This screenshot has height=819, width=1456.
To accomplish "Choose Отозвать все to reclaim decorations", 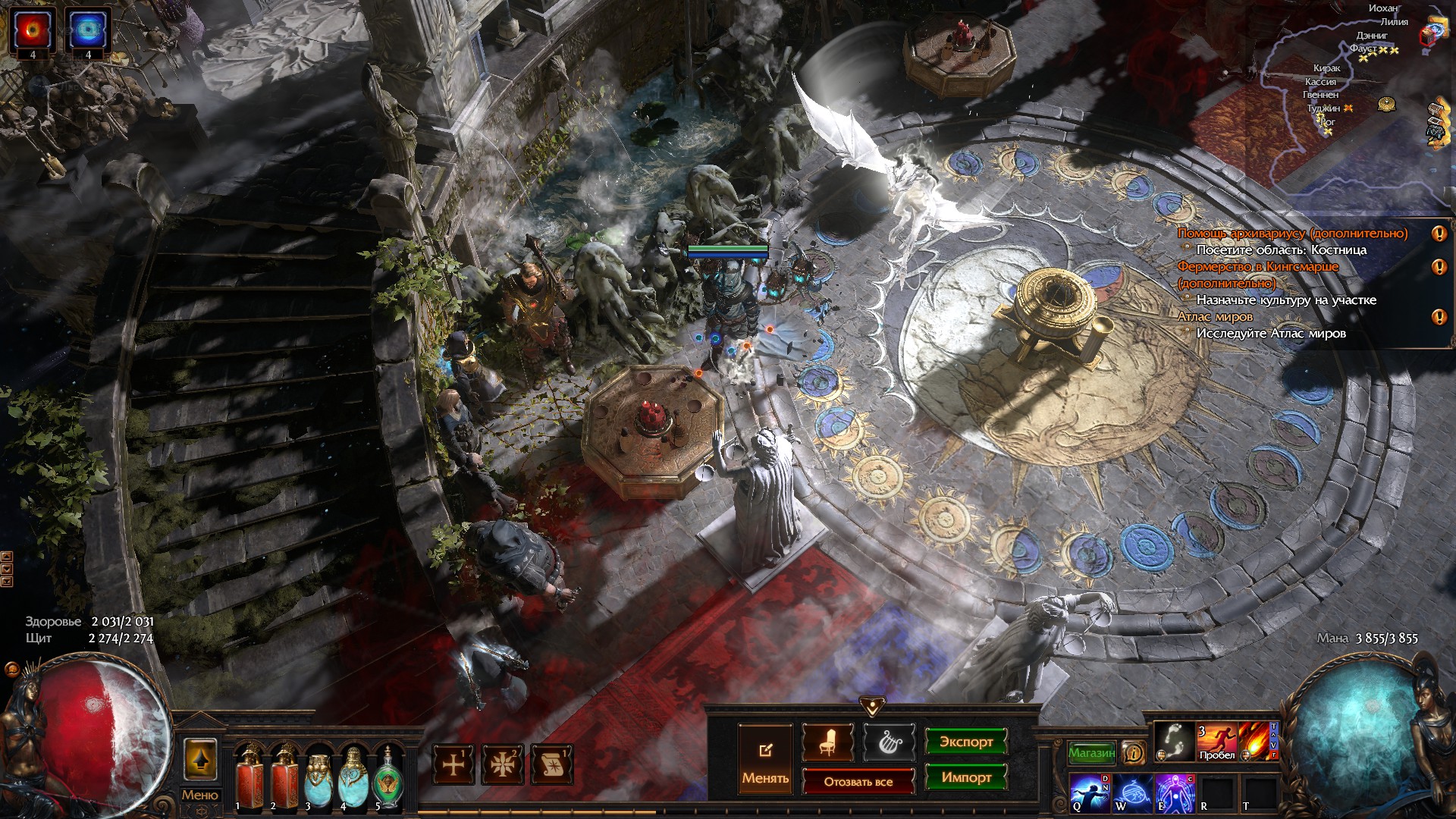I will 858,781.
